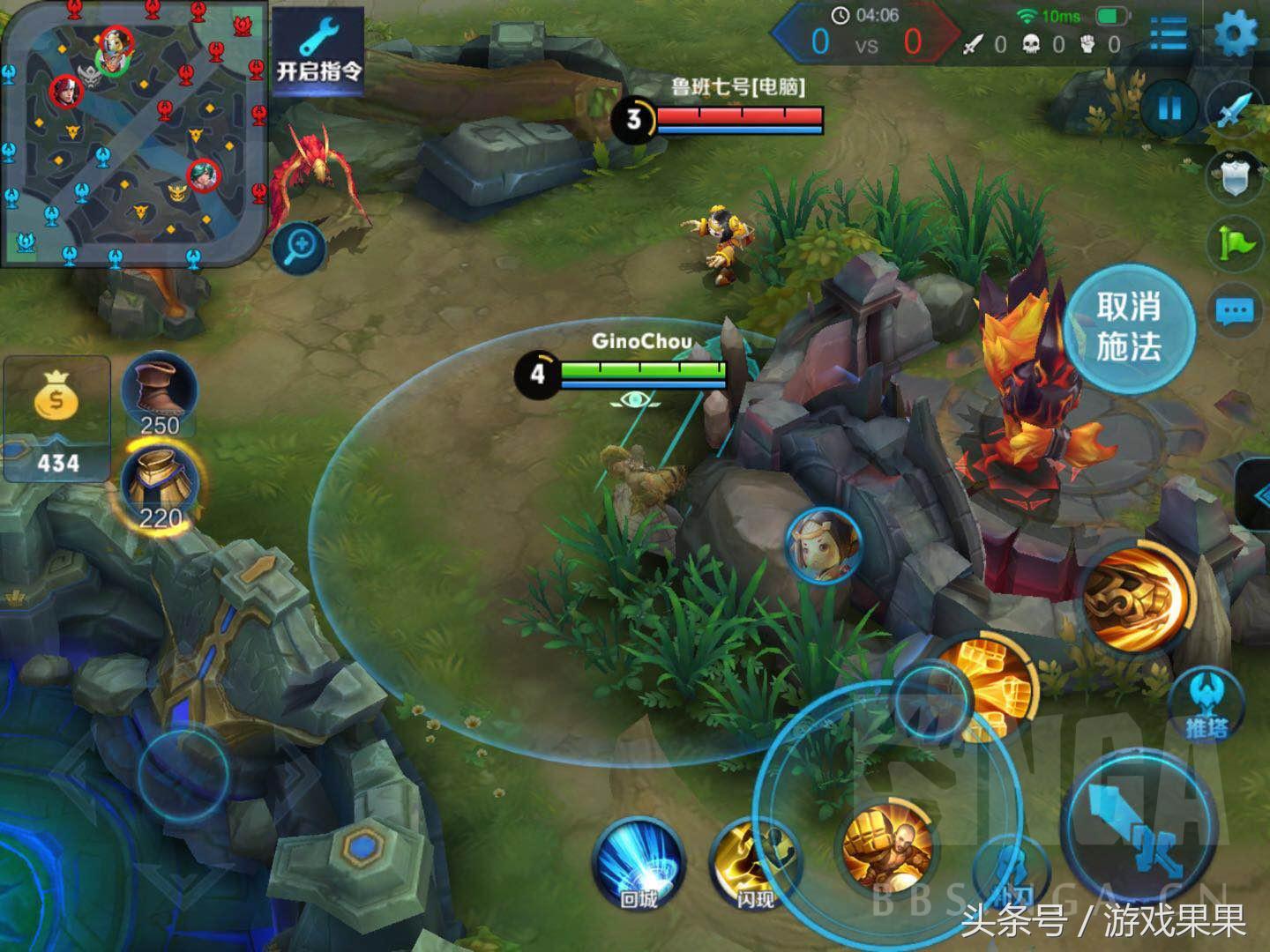The height and width of the screenshot is (952, 1270).
Task: Pause the match with the pause button
Action: coord(1169,109)
